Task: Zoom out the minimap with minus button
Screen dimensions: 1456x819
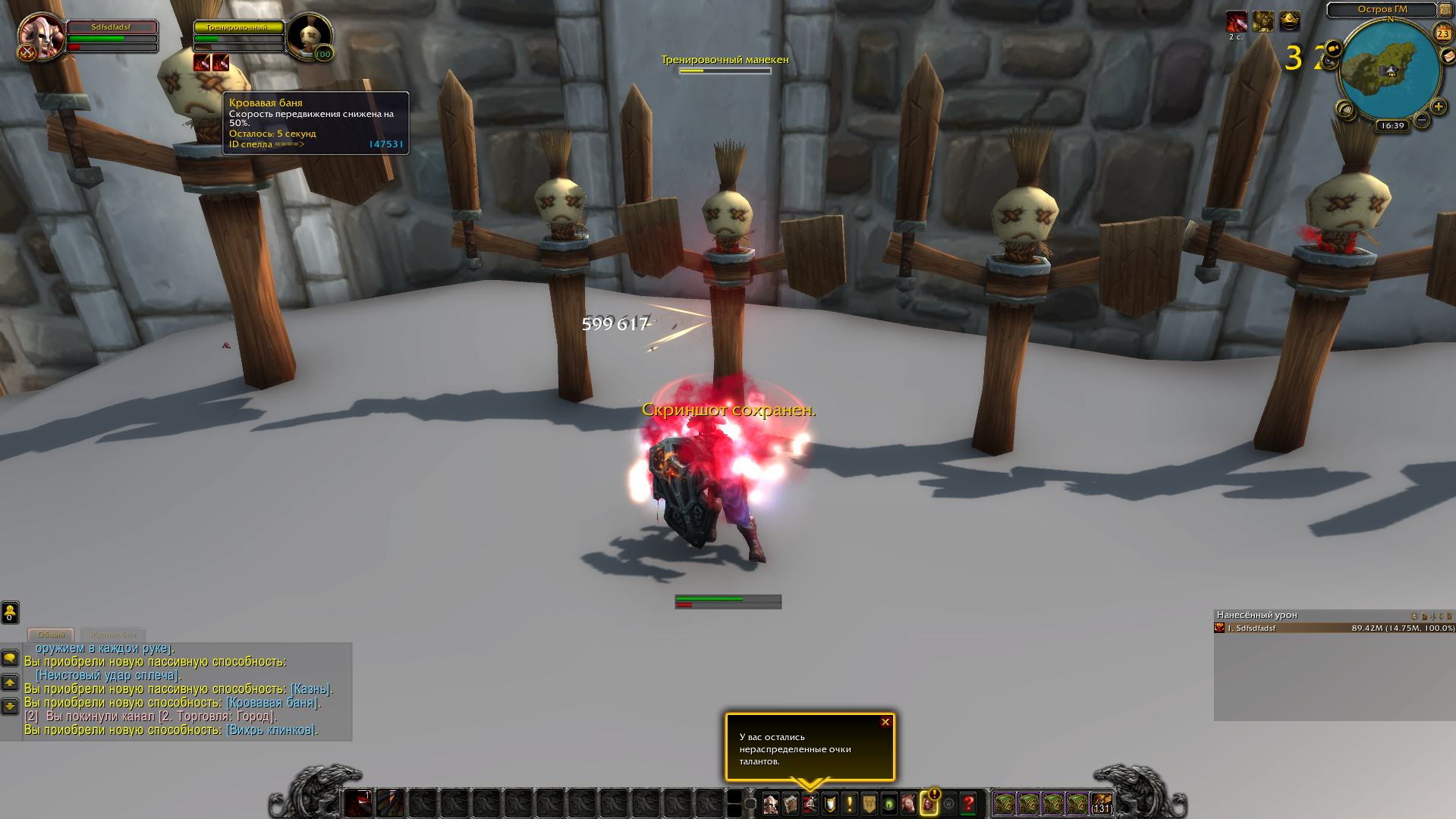Action: [x=1422, y=120]
